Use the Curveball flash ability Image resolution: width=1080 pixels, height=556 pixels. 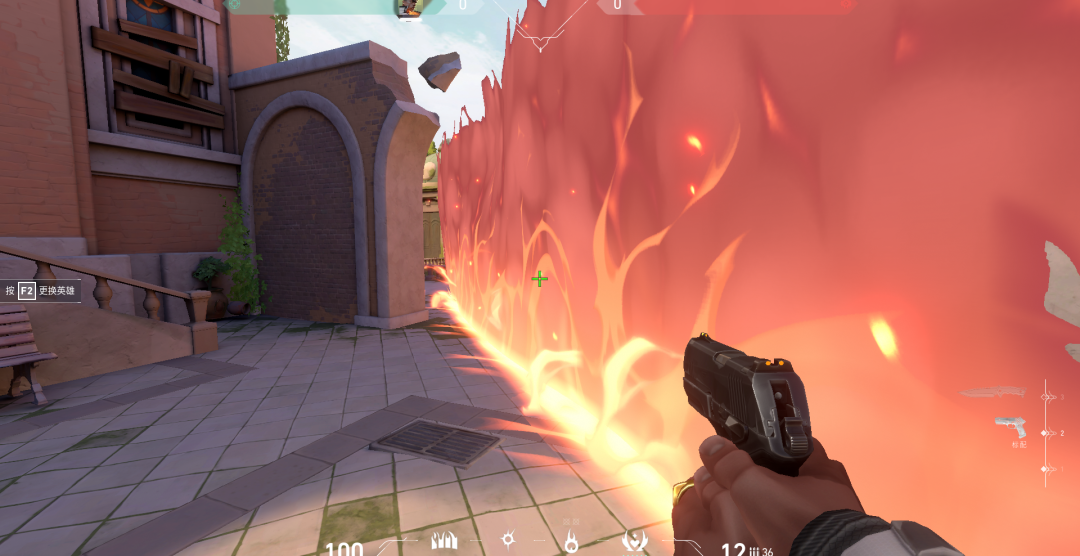pyautogui.click(x=508, y=540)
